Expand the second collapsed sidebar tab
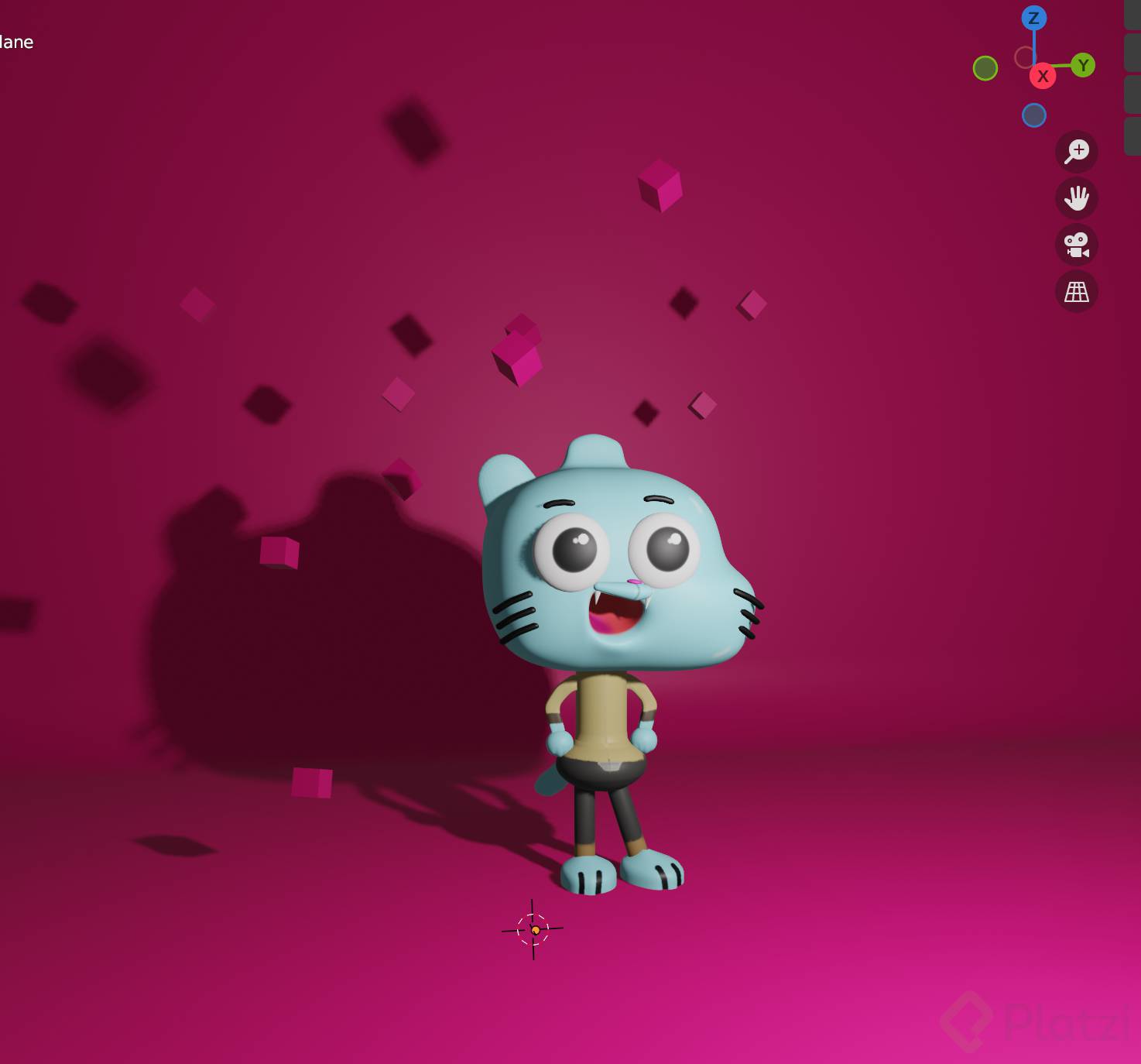This screenshot has height=1064, width=1141. click(1132, 53)
